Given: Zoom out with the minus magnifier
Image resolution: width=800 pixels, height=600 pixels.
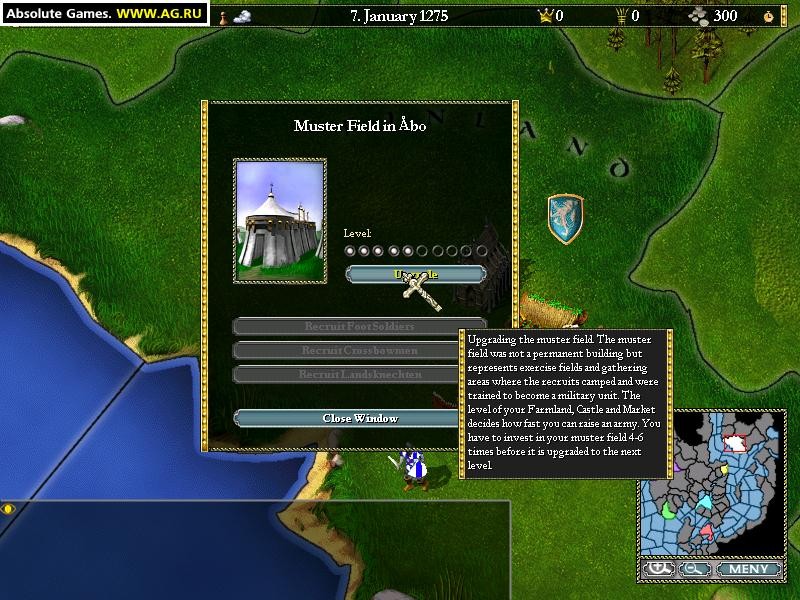Looking at the screenshot, I should 691,569.
